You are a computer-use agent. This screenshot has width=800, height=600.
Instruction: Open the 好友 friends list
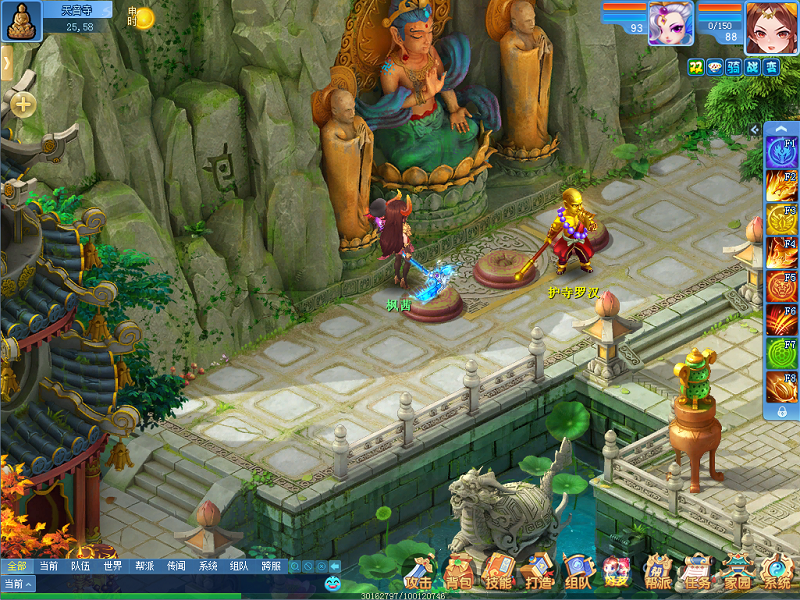[x=617, y=573]
